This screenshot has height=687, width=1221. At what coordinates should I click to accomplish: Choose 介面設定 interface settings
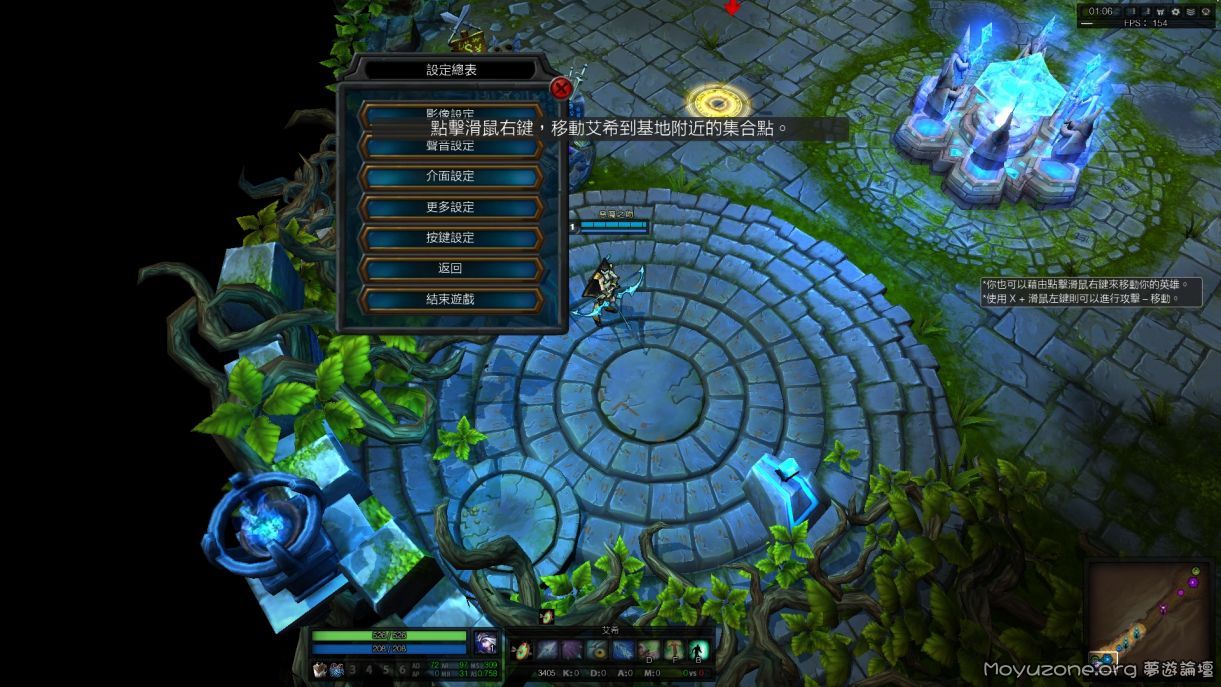[x=450, y=176]
